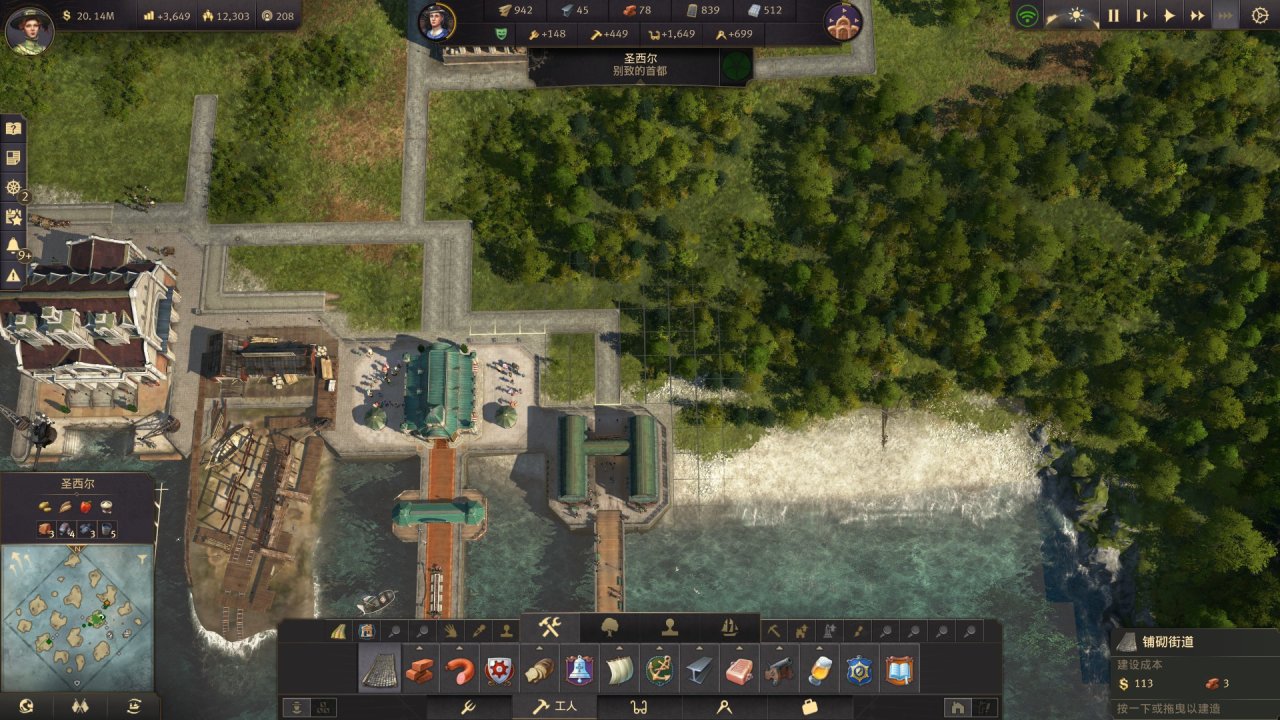1280x720 pixels.
Task: Open the ship's wheel side menu icon
Action: (13, 187)
